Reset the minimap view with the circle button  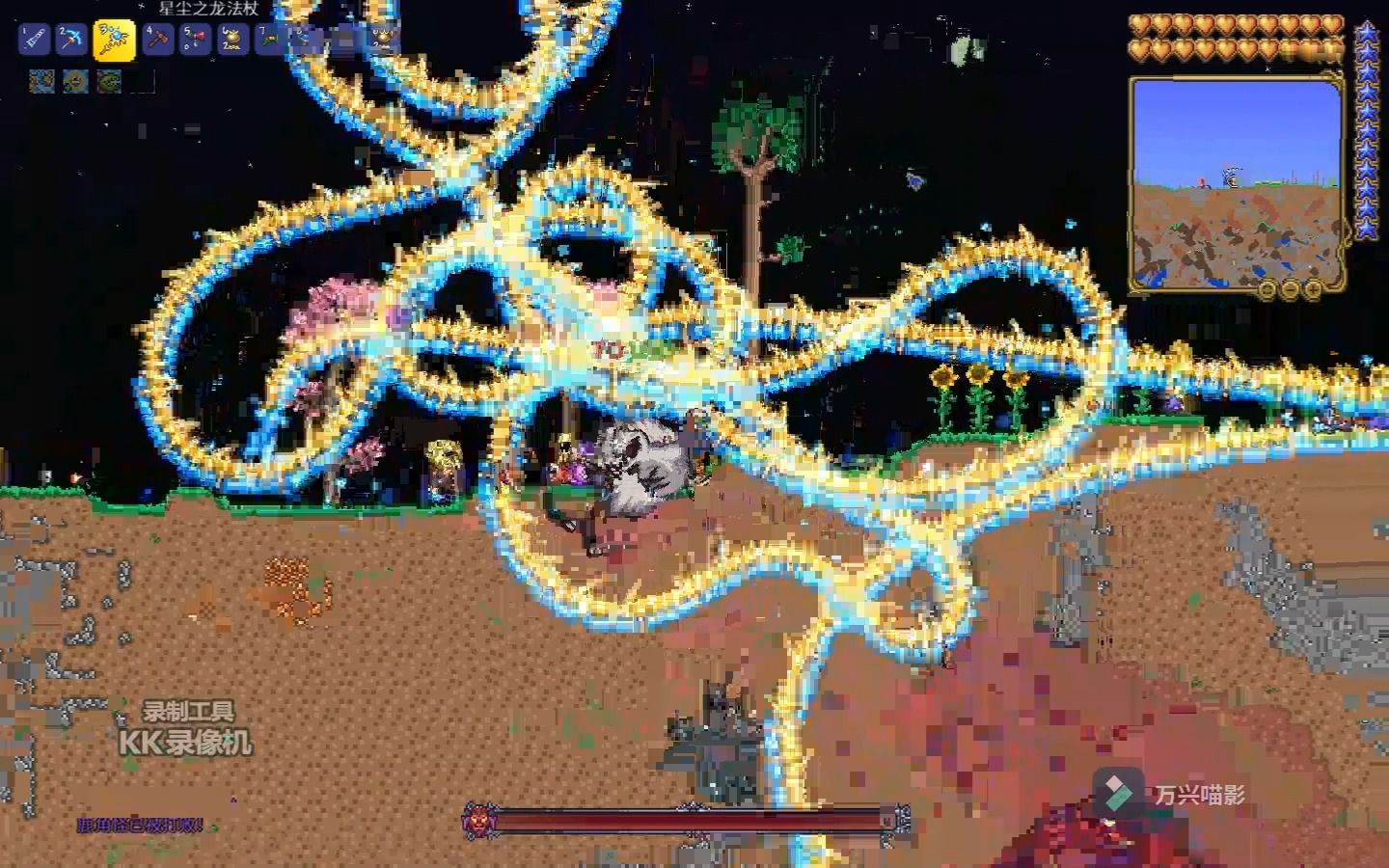tap(1266, 288)
